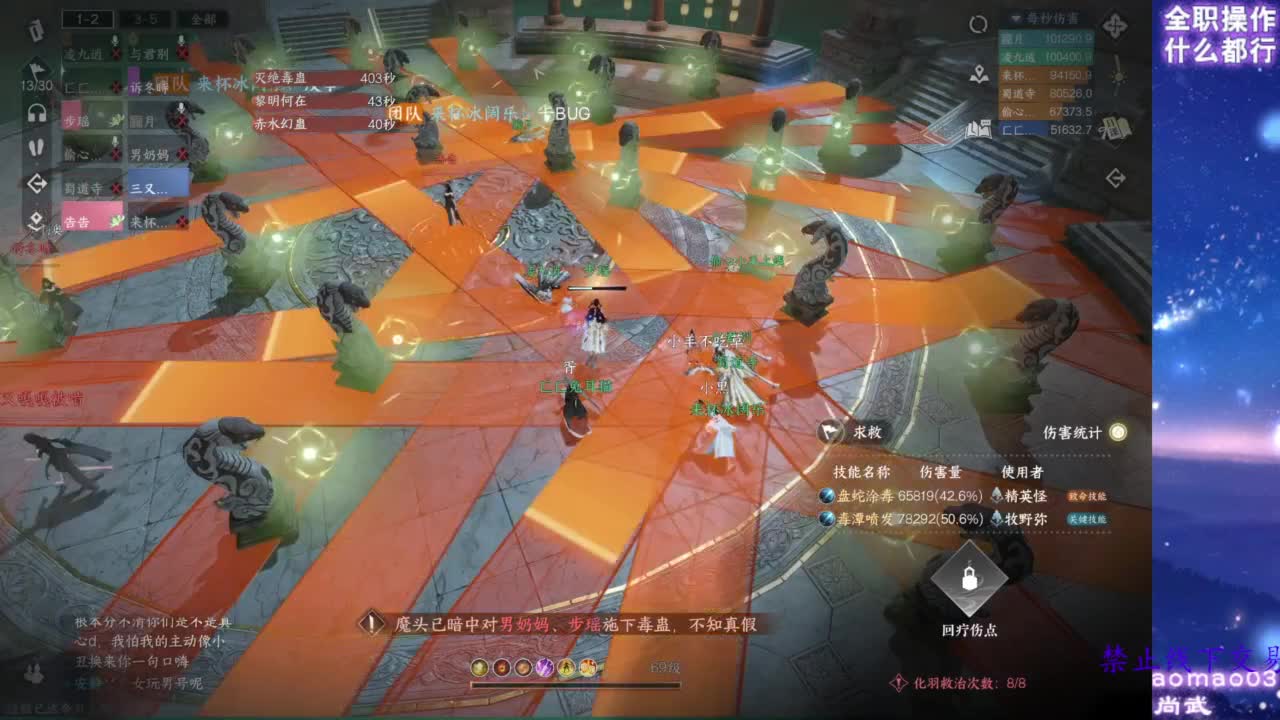This screenshot has width=1280, height=720.
Task: Open 伤害统计 damage statistics
Action: tap(1073, 432)
